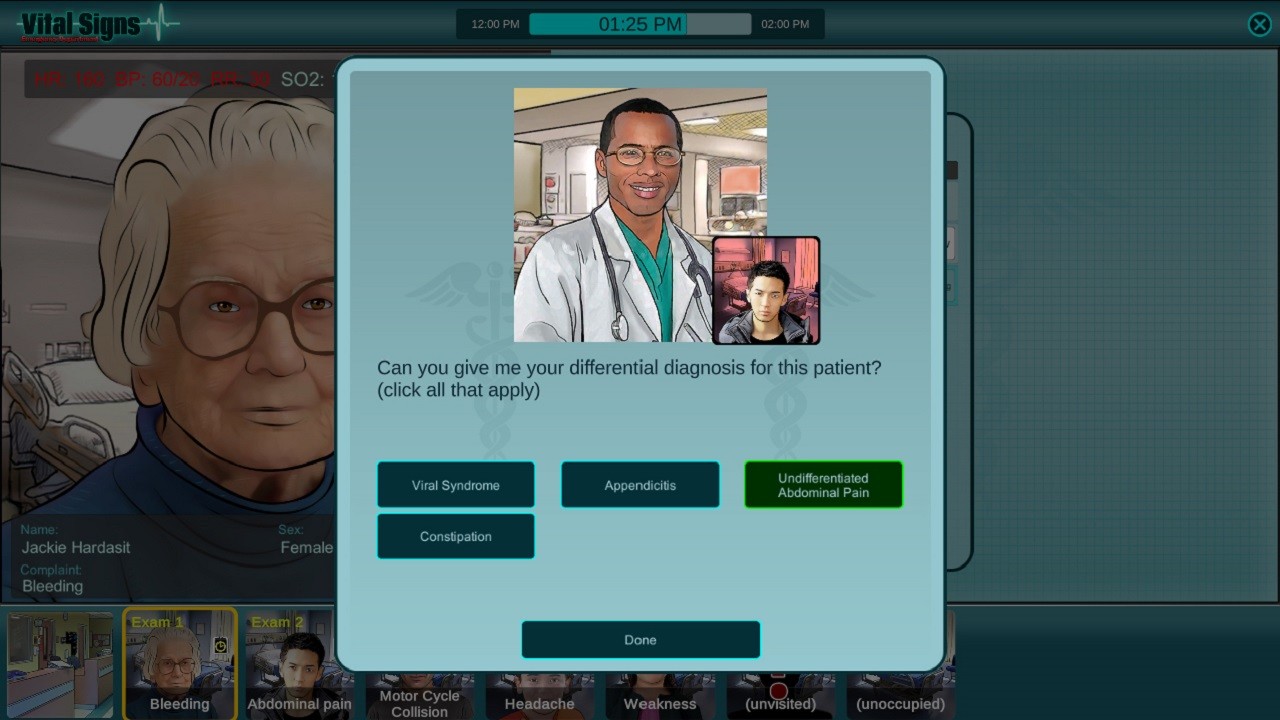Close the consultation dialog with the X
This screenshot has width=1280, height=720.
[x=1259, y=24]
